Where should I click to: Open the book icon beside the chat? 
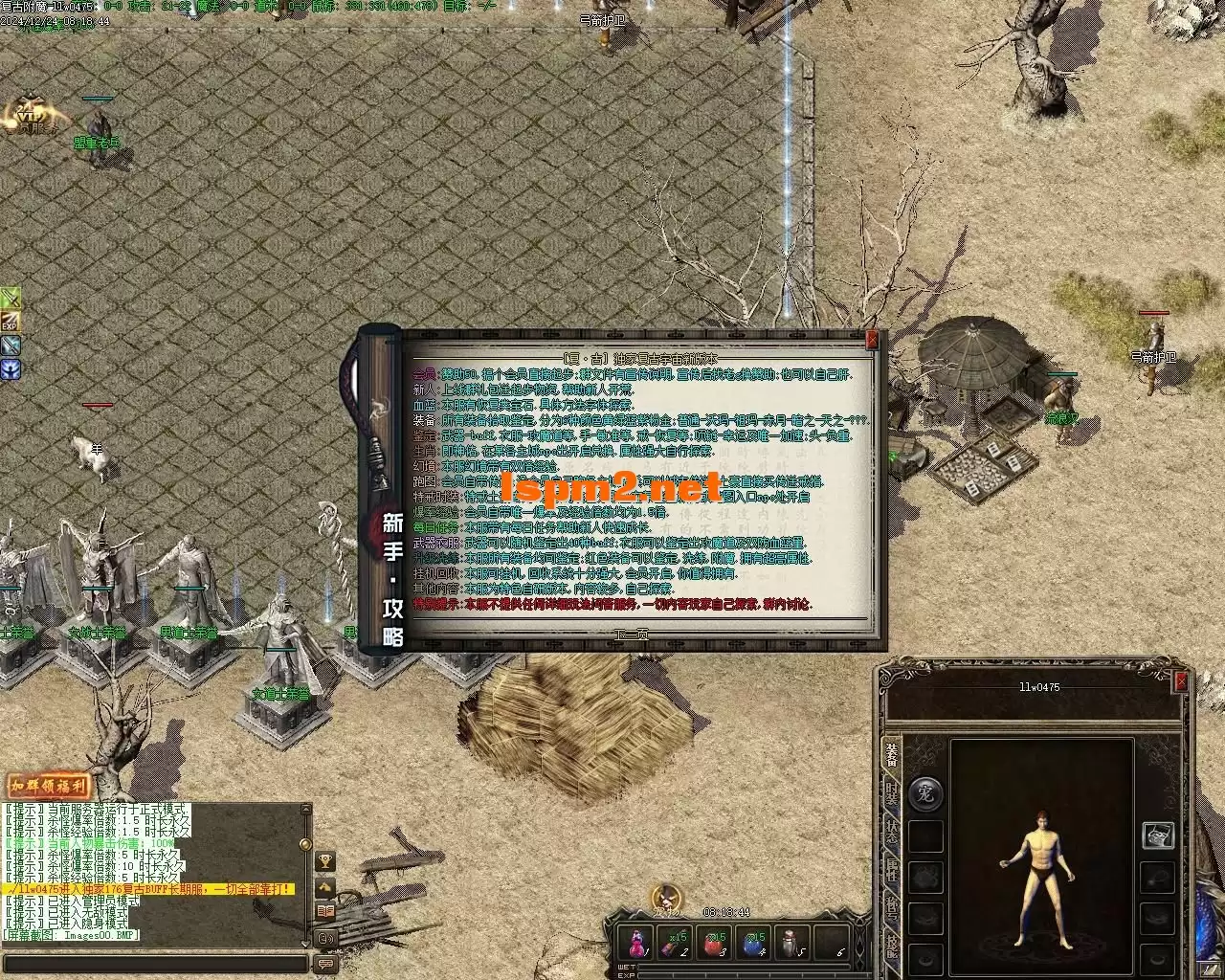click(x=325, y=911)
